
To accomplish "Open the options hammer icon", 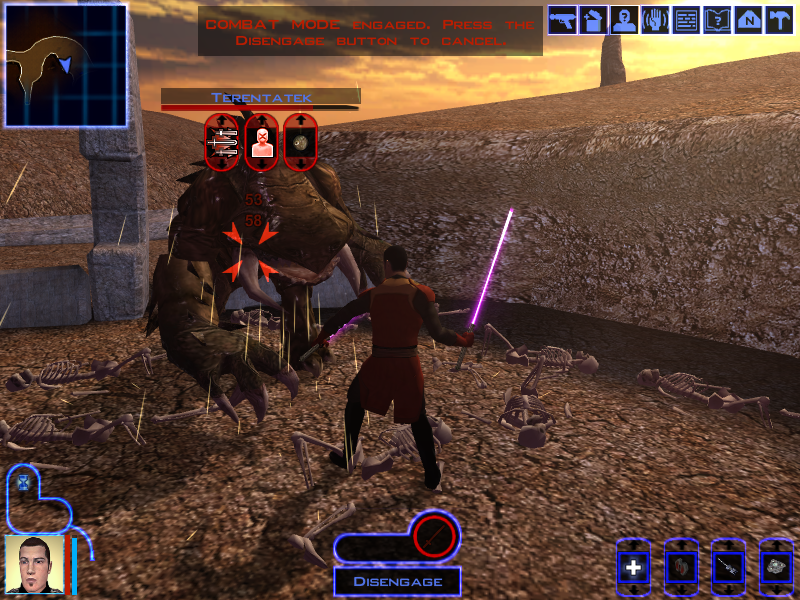I will click(x=778, y=20).
